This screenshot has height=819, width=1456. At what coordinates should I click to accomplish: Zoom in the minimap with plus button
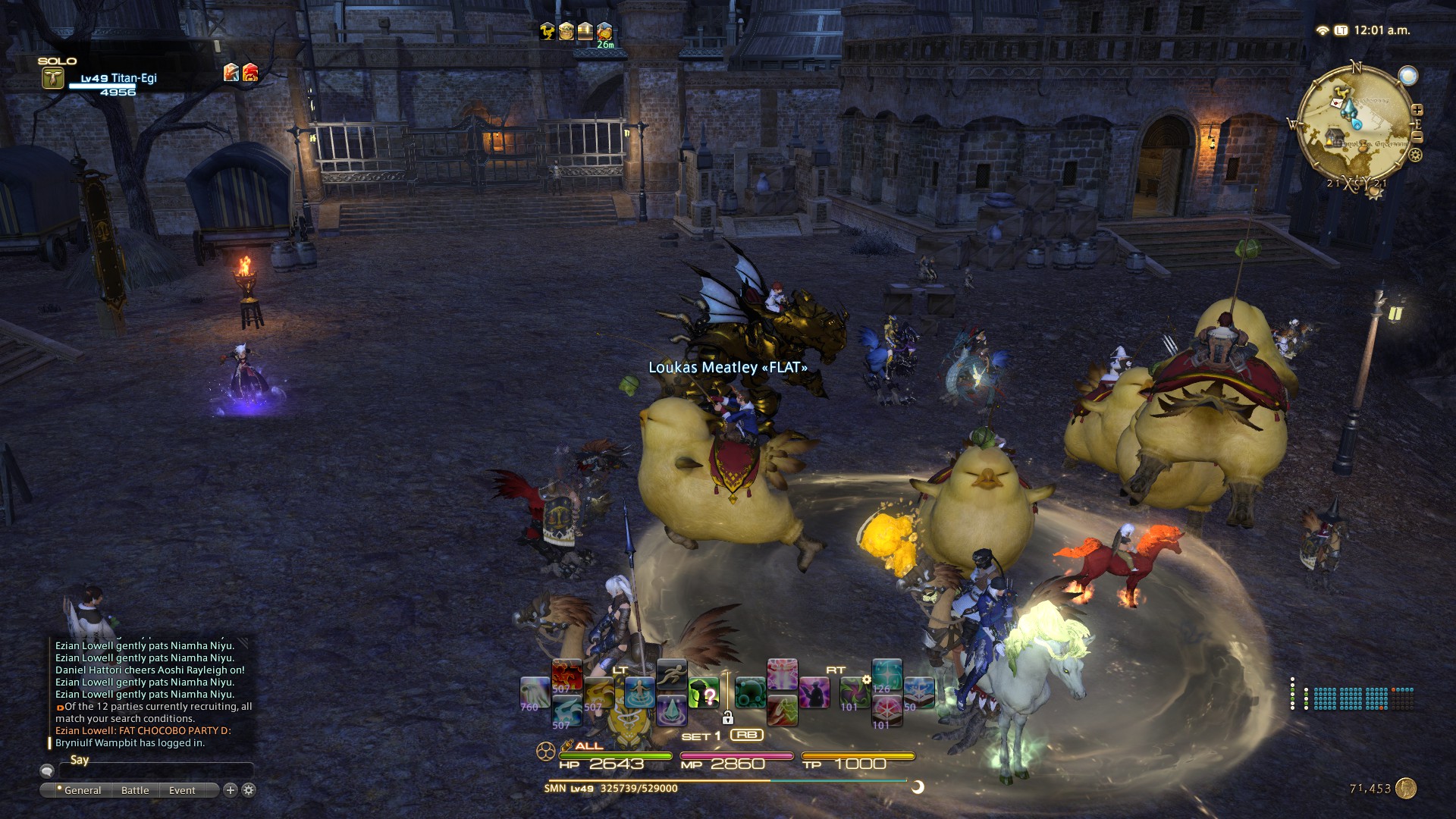tap(1417, 110)
